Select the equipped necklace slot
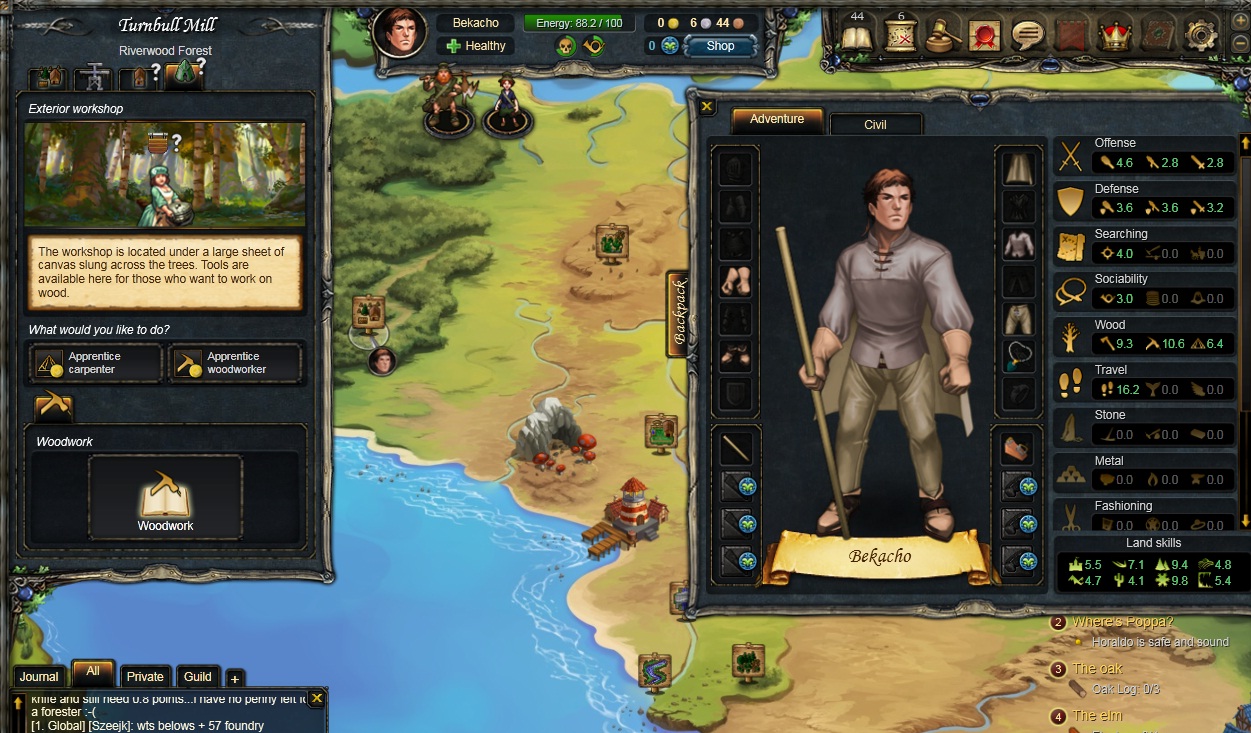The image size is (1251, 733). 1018,356
